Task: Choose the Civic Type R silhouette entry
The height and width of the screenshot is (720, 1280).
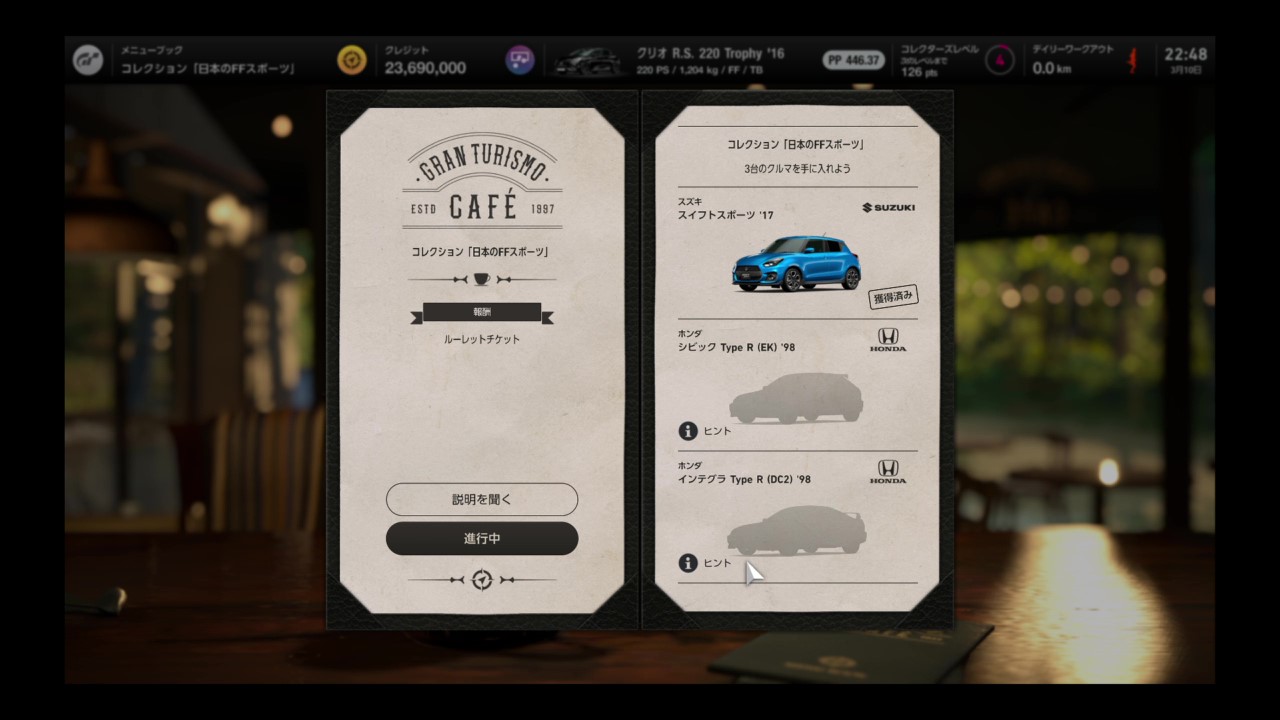Action: pyautogui.click(x=796, y=398)
